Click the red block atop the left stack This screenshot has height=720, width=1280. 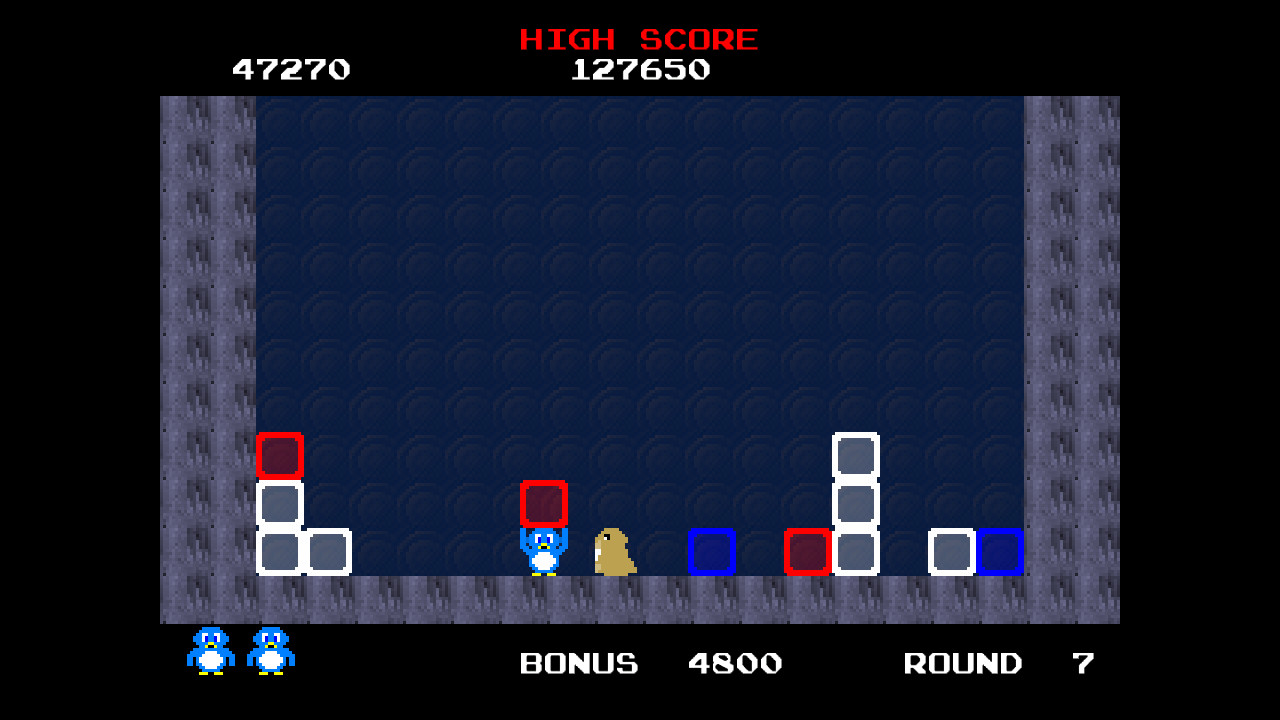point(279,458)
